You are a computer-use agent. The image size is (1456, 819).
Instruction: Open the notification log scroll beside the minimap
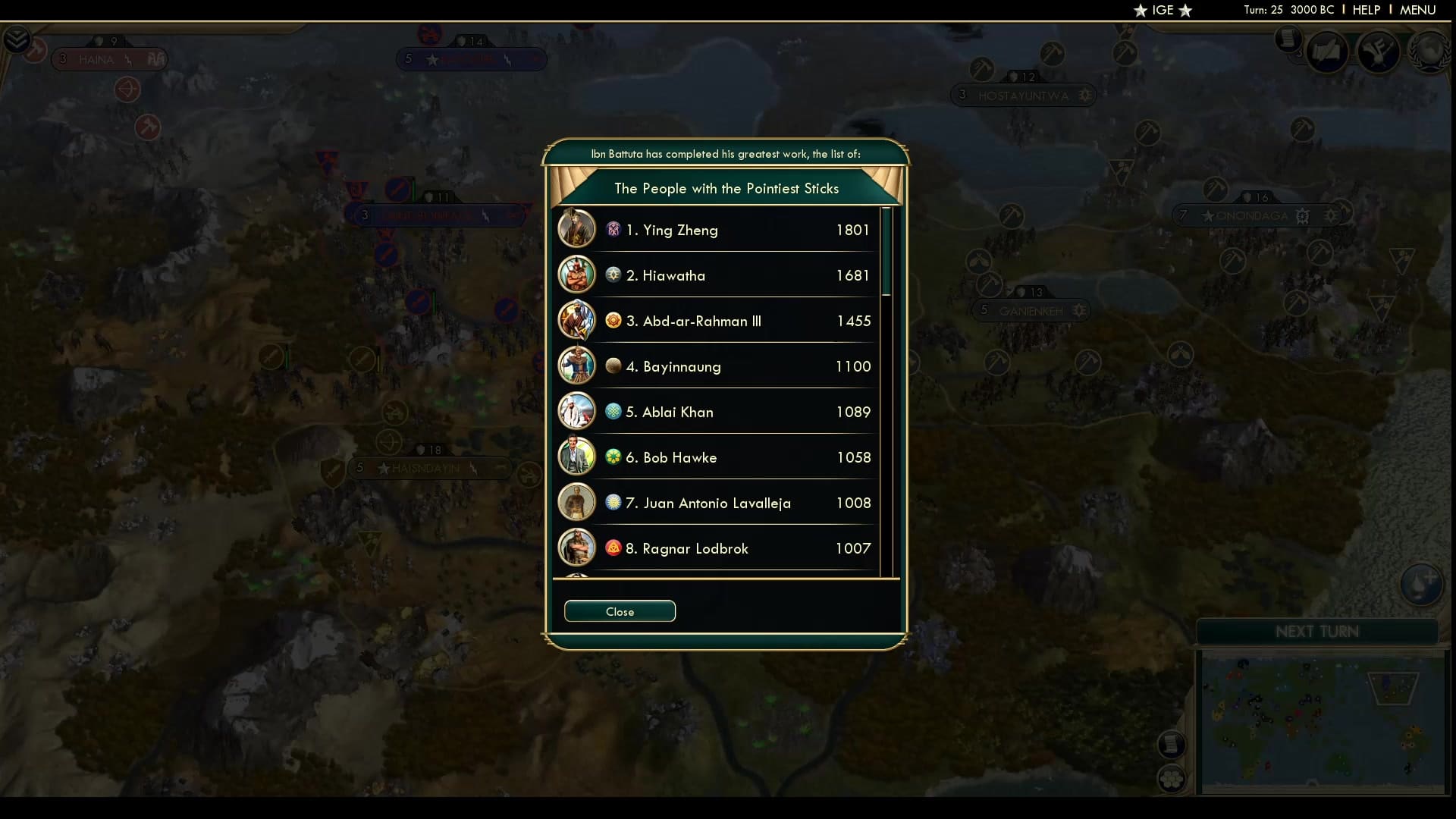[1170, 744]
